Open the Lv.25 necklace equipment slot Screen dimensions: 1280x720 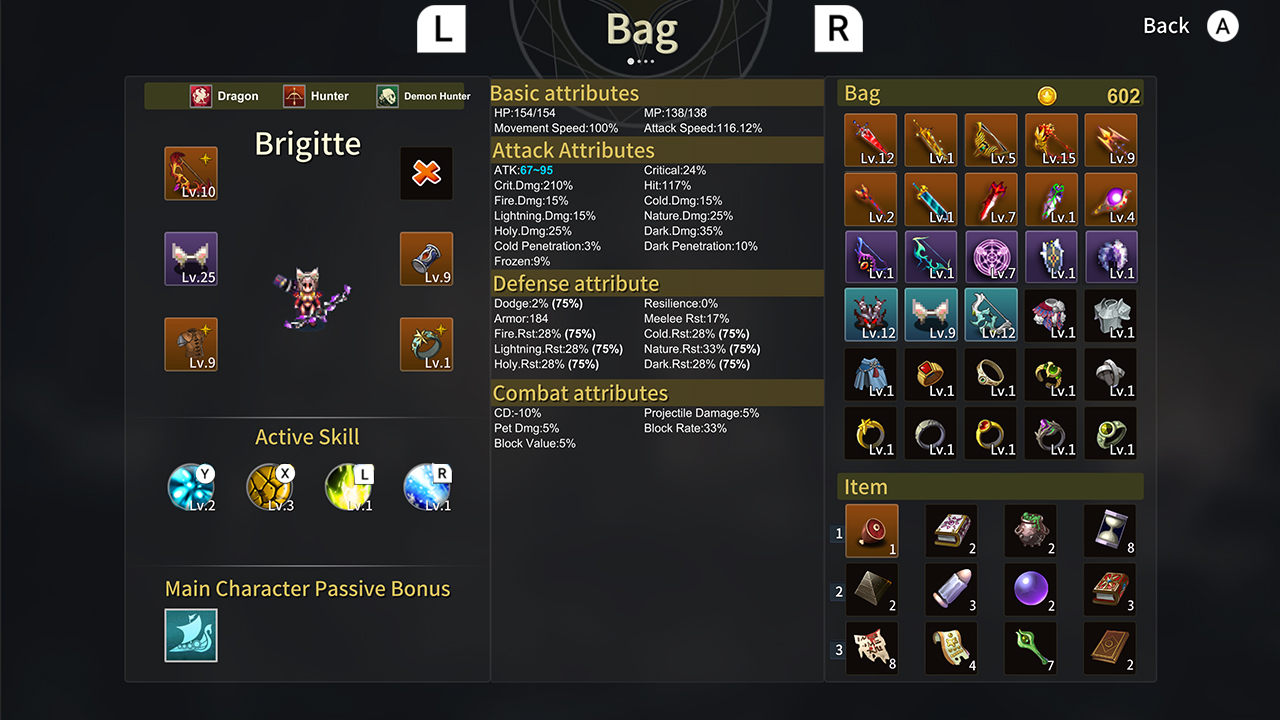pos(190,259)
